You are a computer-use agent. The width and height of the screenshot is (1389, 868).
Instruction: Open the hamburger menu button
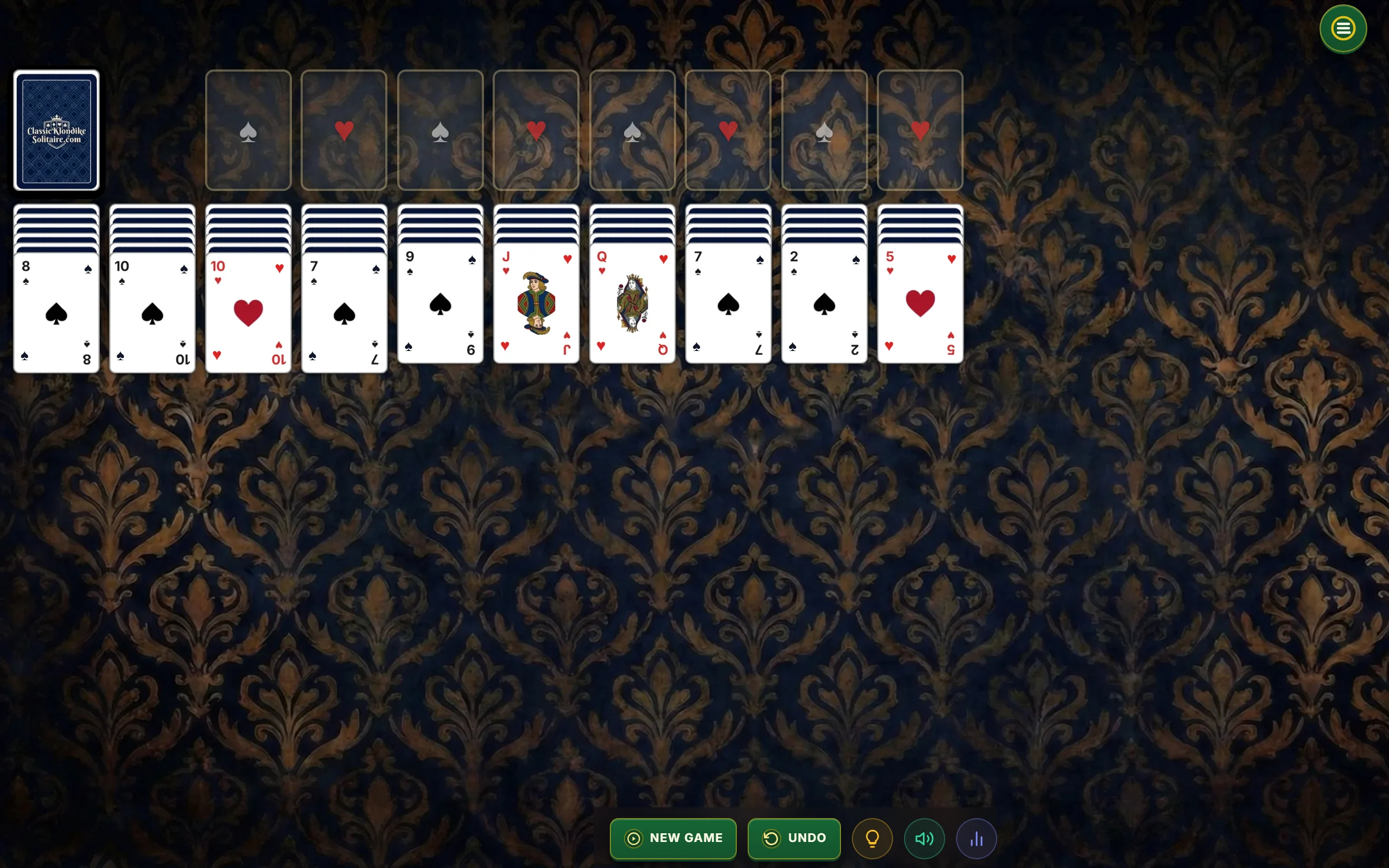pyautogui.click(x=1342, y=29)
